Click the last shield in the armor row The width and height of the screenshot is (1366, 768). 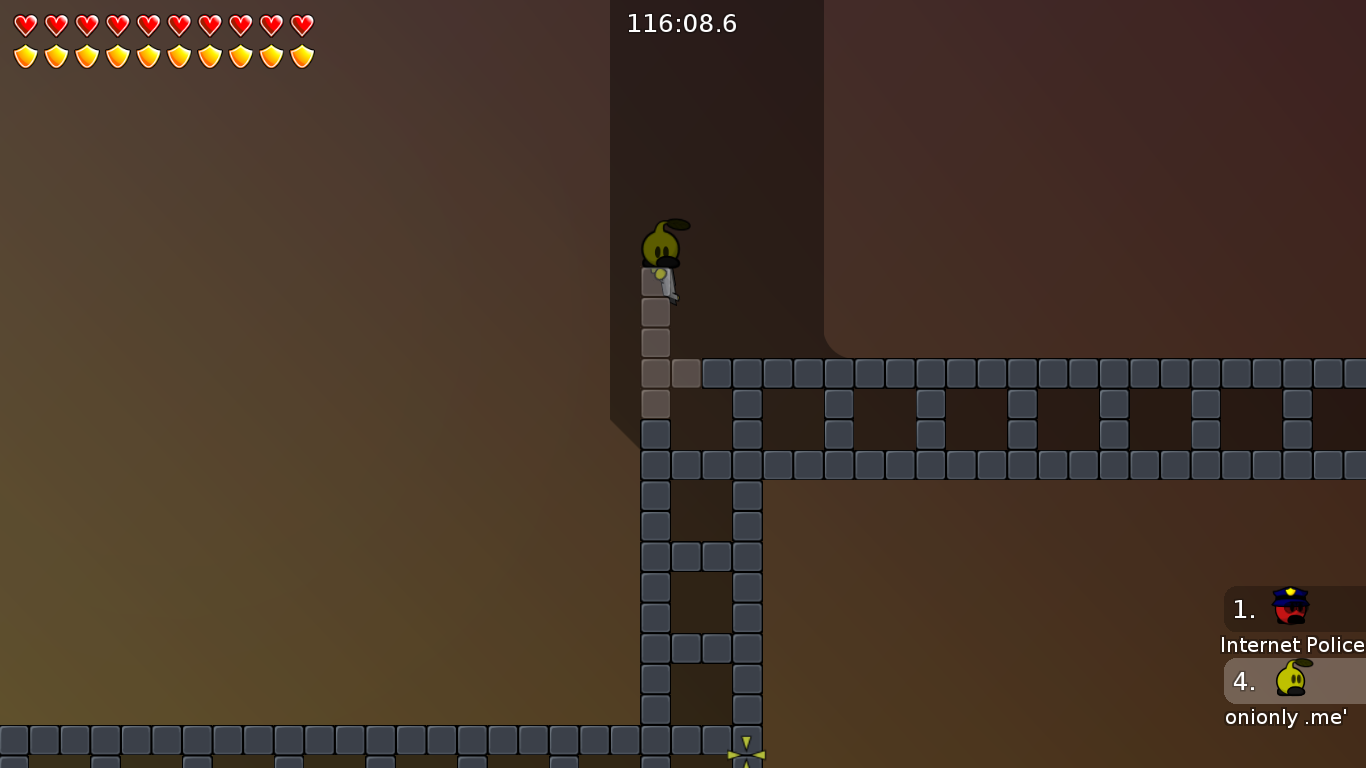(x=301, y=56)
